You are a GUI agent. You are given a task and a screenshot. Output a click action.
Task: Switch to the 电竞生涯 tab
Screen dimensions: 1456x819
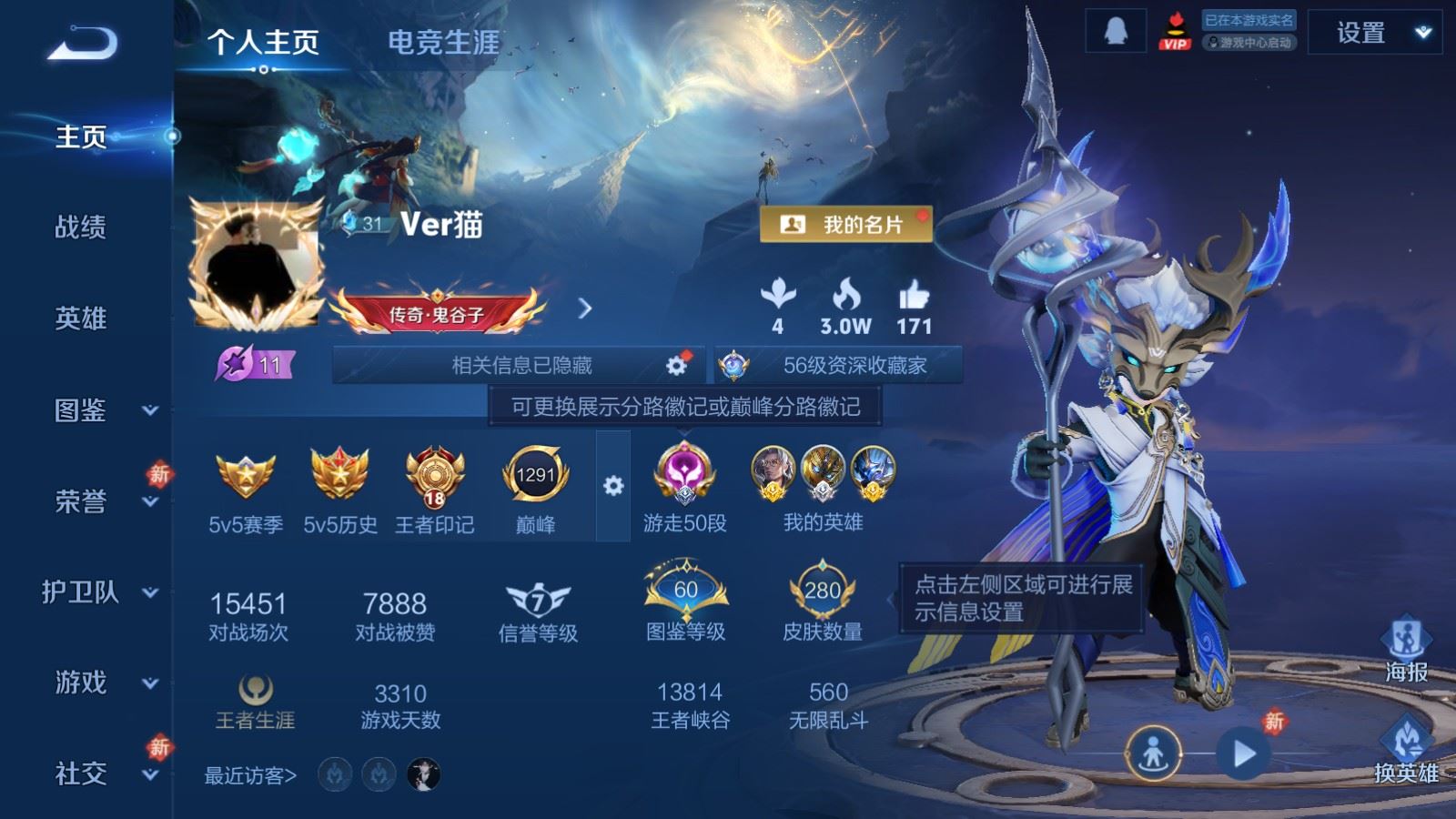tap(443, 42)
